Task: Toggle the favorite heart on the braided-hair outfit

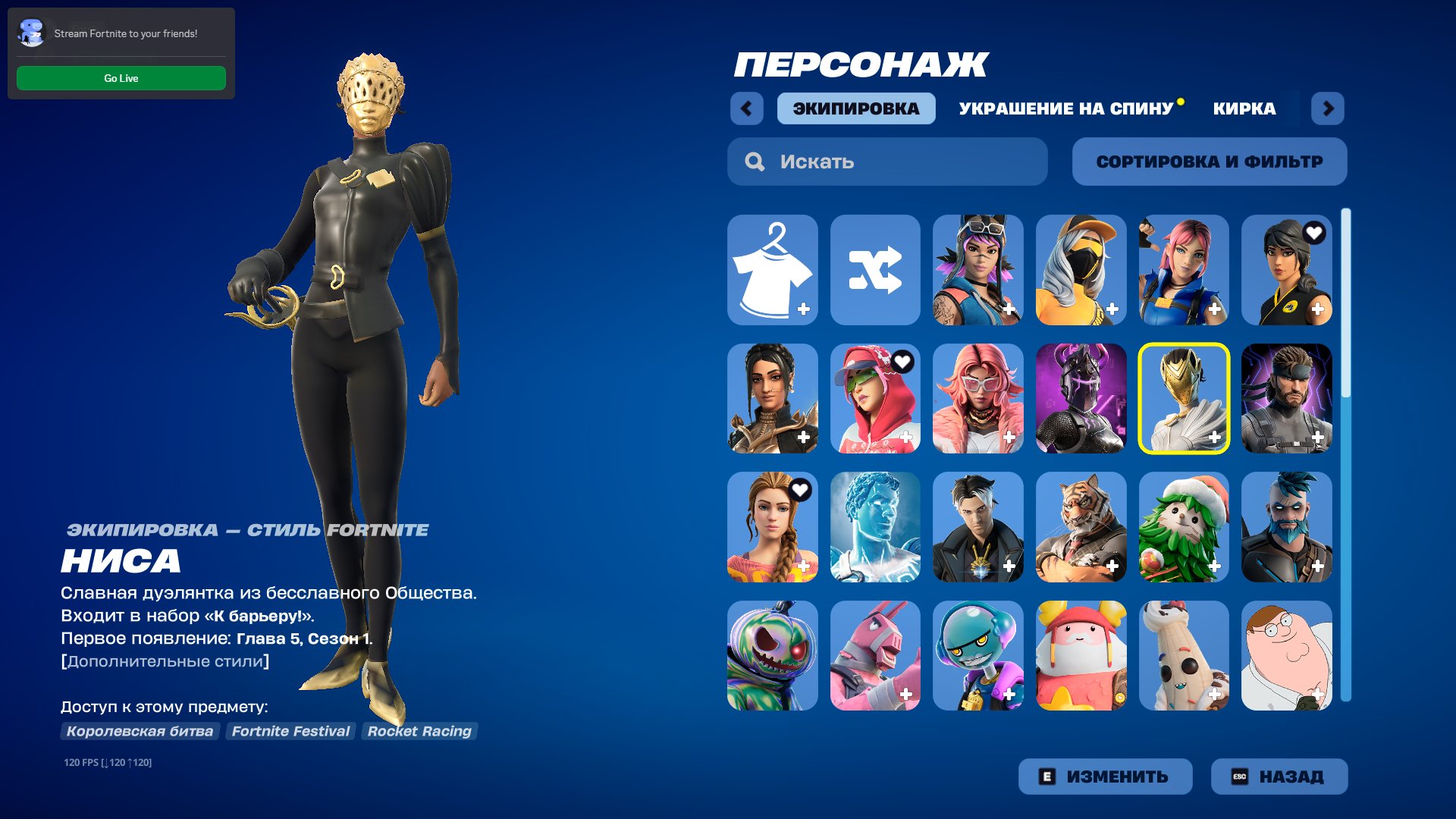Action: pyautogui.click(x=799, y=491)
